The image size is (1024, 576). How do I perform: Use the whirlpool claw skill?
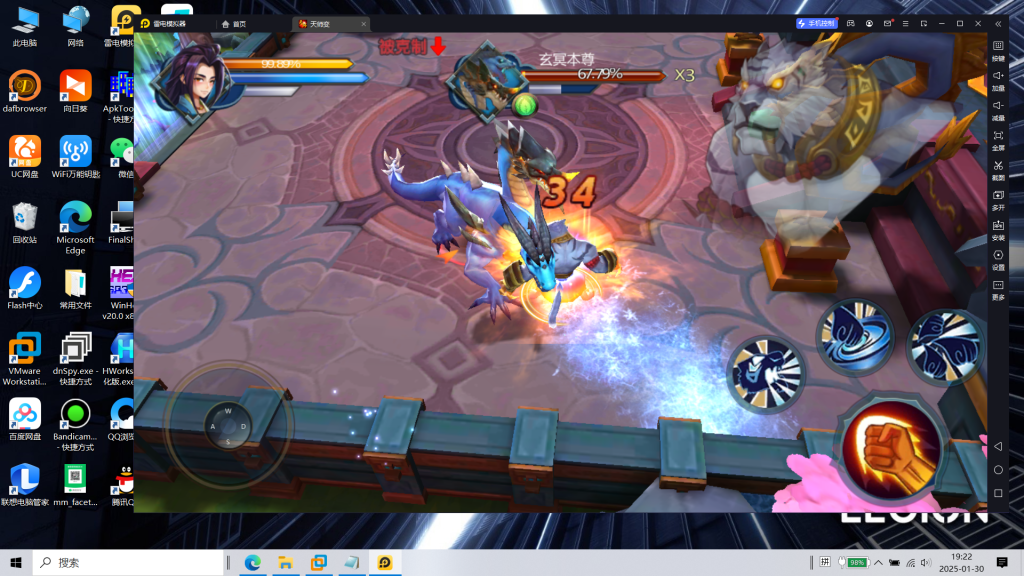853,338
